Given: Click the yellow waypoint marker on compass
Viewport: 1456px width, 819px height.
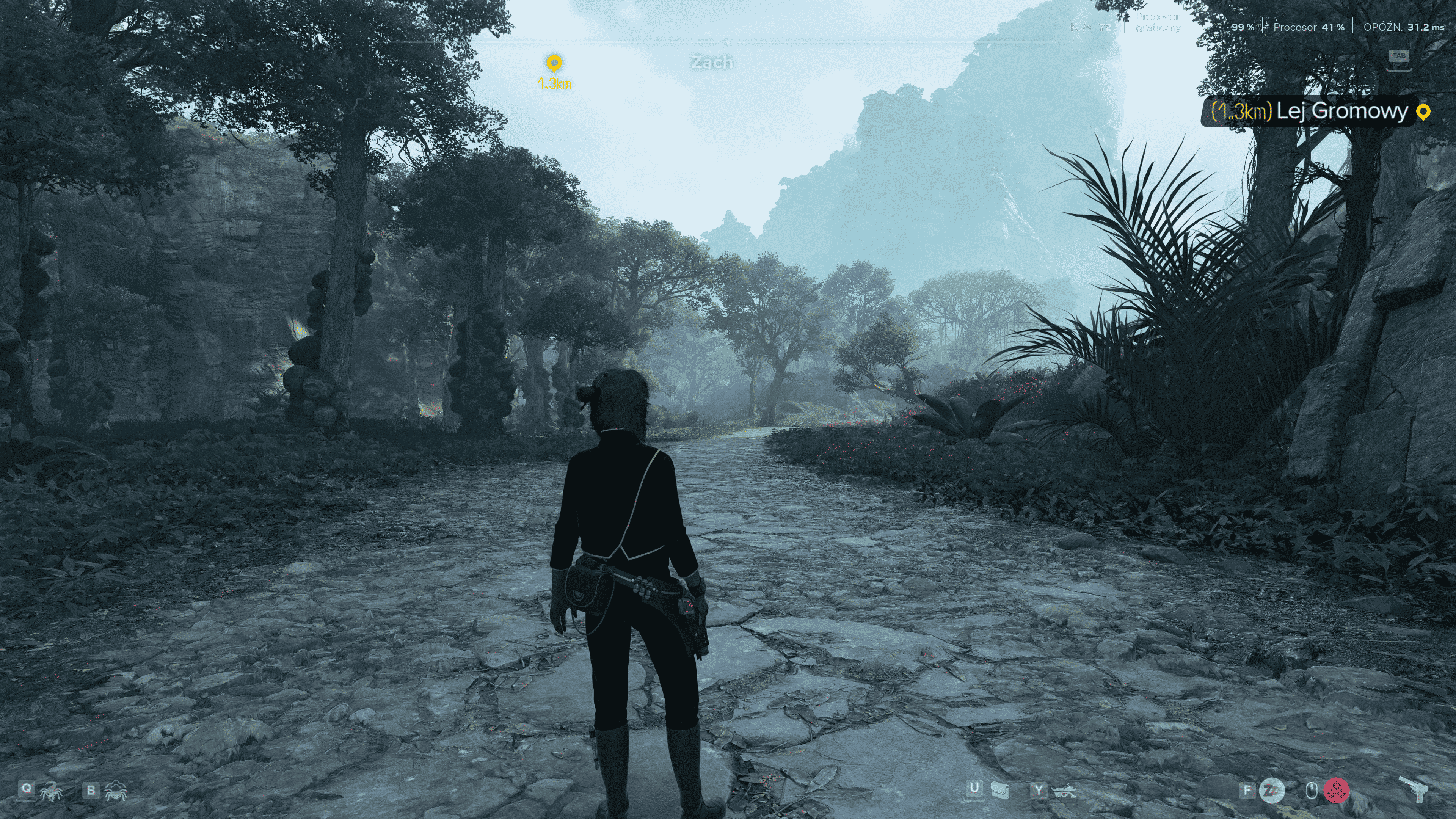Looking at the screenshot, I should pyautogui.click(x=554, y=63).
